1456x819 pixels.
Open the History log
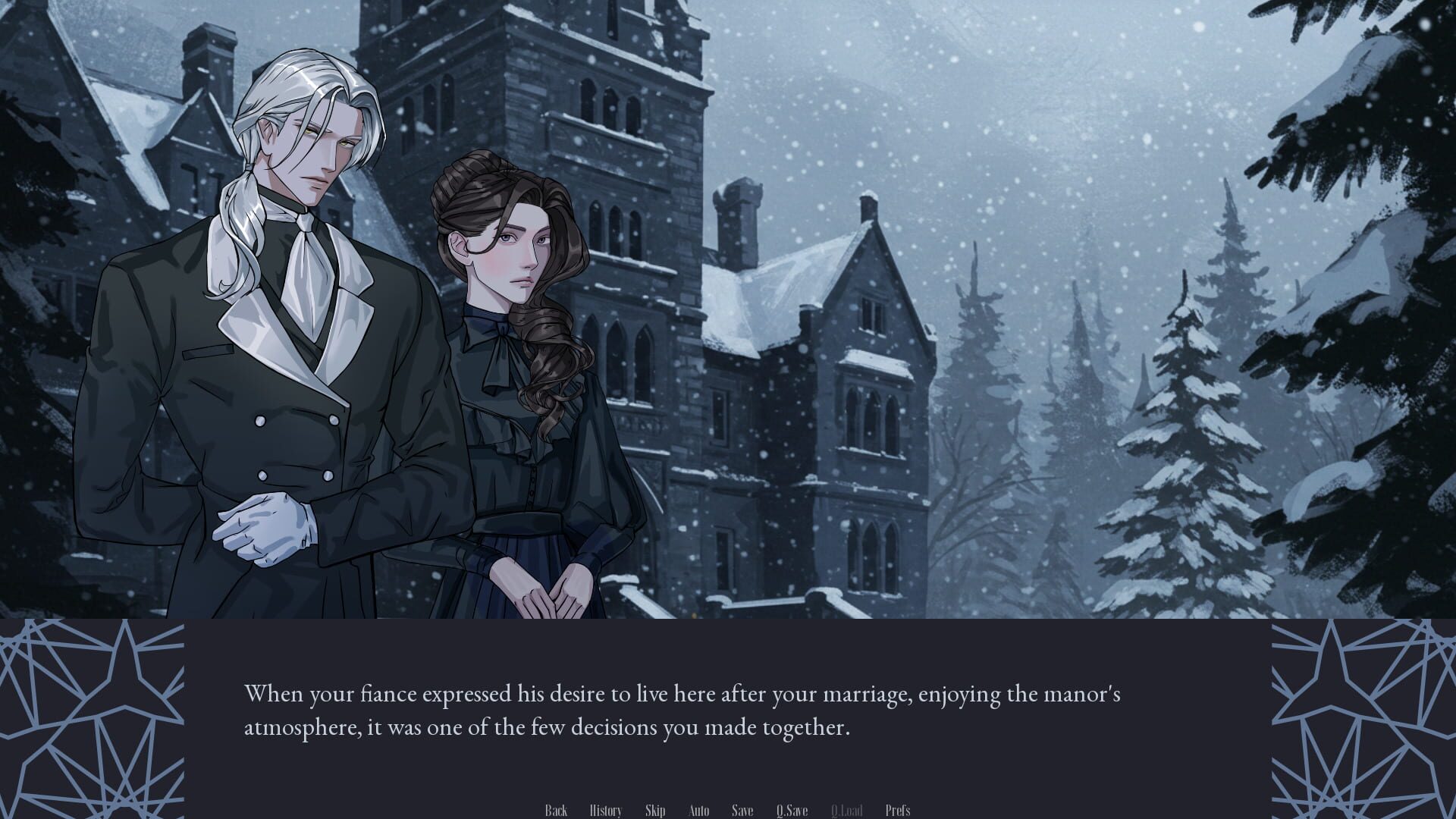click(x=606, y=810)
